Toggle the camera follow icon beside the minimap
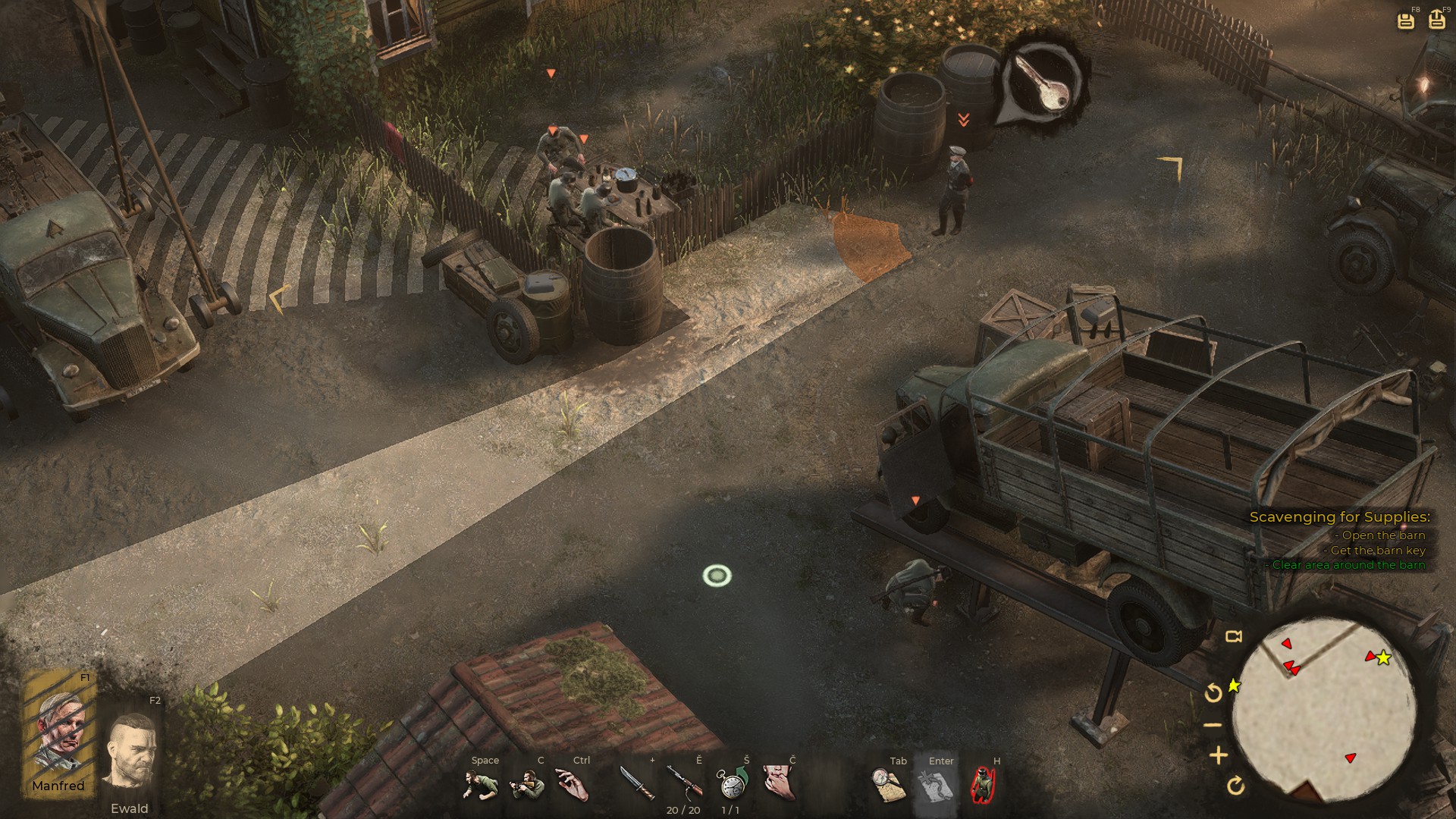This screenshot has width=1456, height=819. pyautogui.click(x=1233, y=638)
